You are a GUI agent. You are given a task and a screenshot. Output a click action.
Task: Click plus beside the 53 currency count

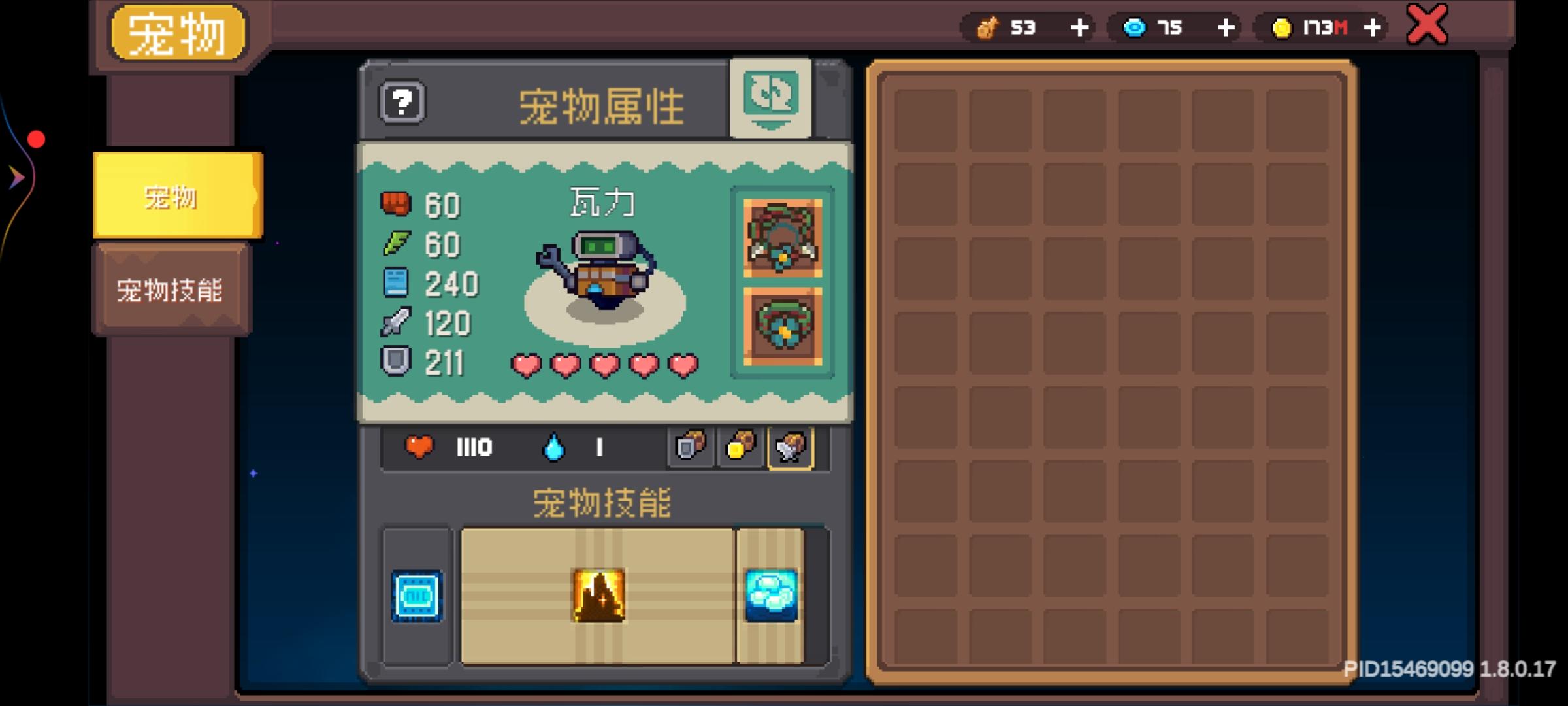click(1079, 27)
